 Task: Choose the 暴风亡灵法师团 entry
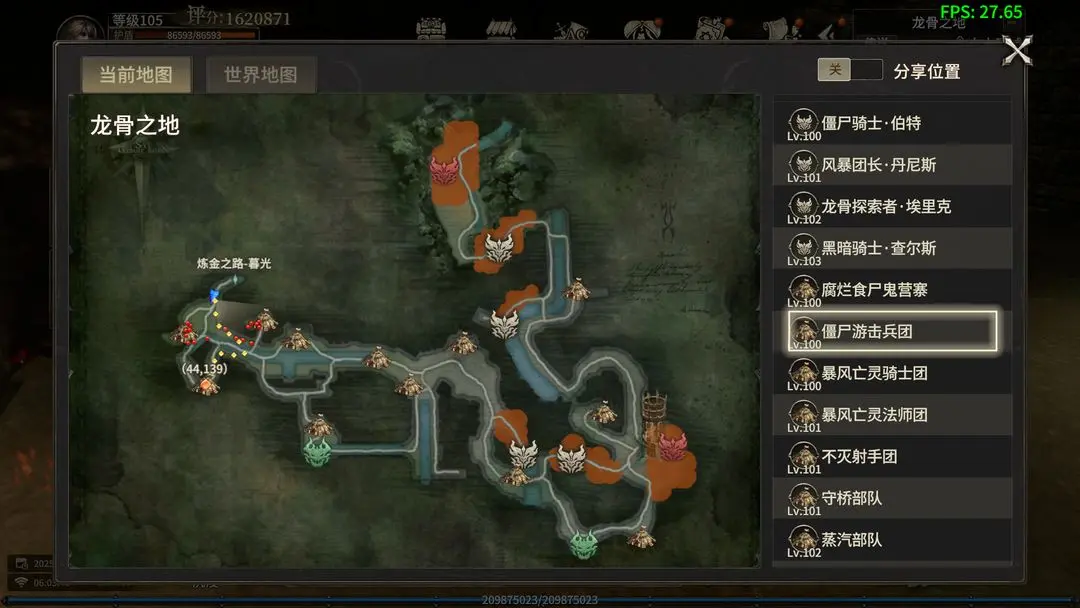(x=892, y=415)
